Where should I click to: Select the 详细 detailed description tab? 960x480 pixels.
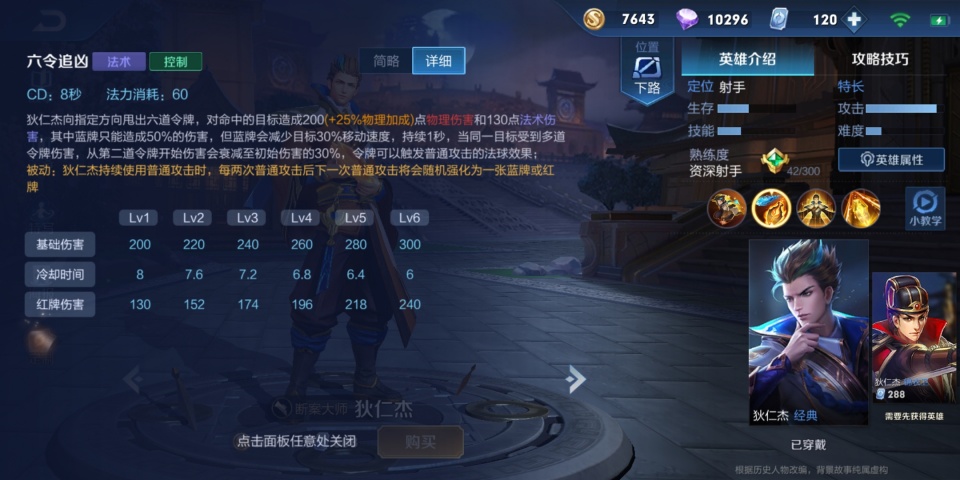[438, 60]
